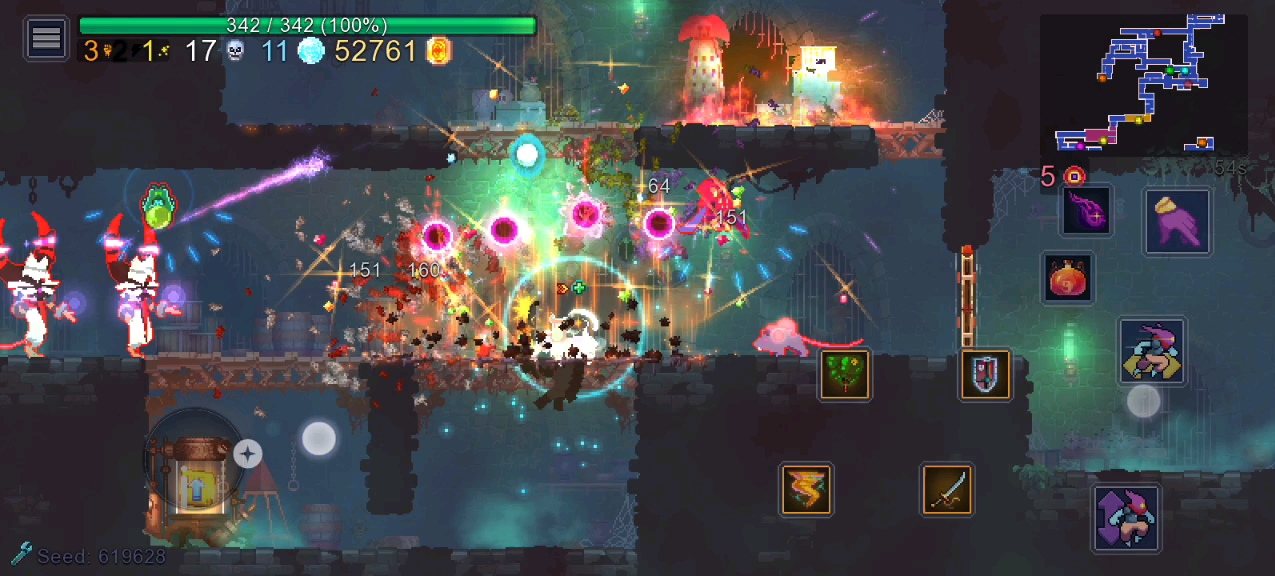Tap the four-point star button
This screenshot has height=576, width=1275.
(x=247, y=454)
